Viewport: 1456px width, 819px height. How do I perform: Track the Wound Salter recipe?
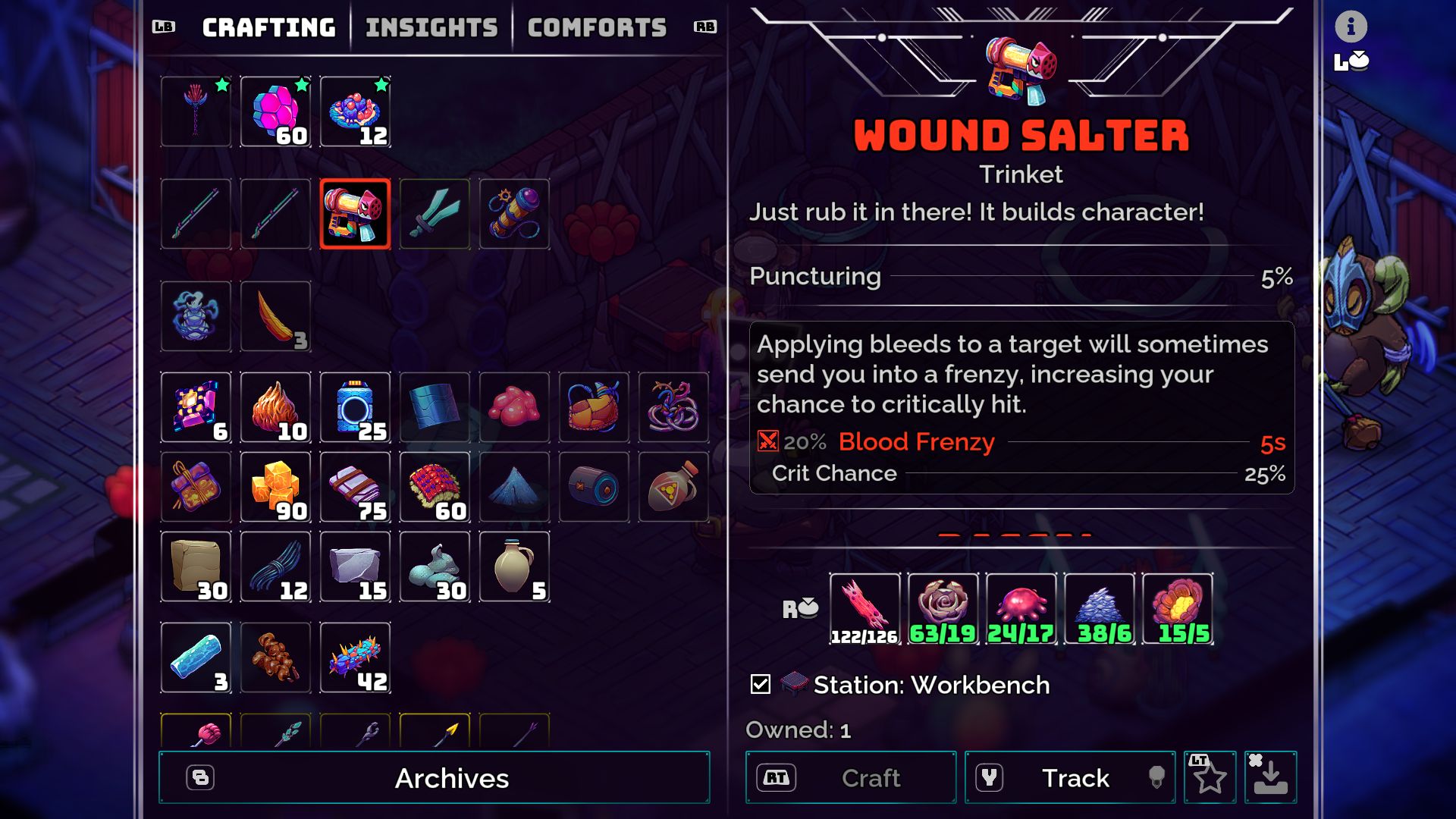1069,777
